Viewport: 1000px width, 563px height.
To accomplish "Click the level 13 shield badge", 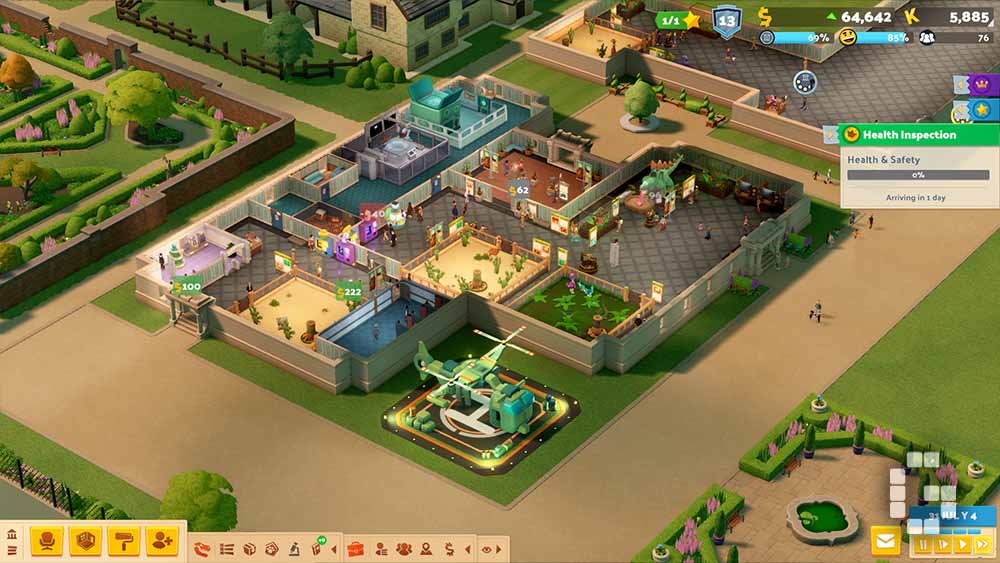I will coord(726,21).
